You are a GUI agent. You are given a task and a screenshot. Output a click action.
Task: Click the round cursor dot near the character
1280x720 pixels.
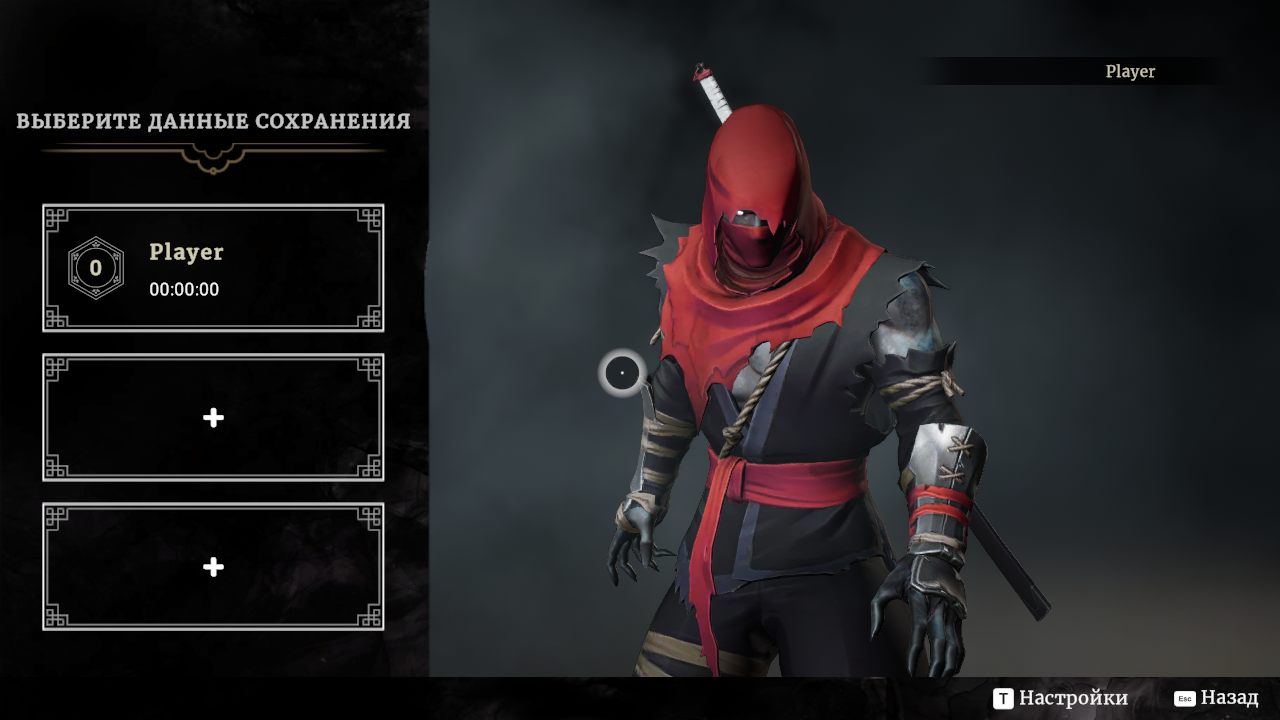[622, 372]
